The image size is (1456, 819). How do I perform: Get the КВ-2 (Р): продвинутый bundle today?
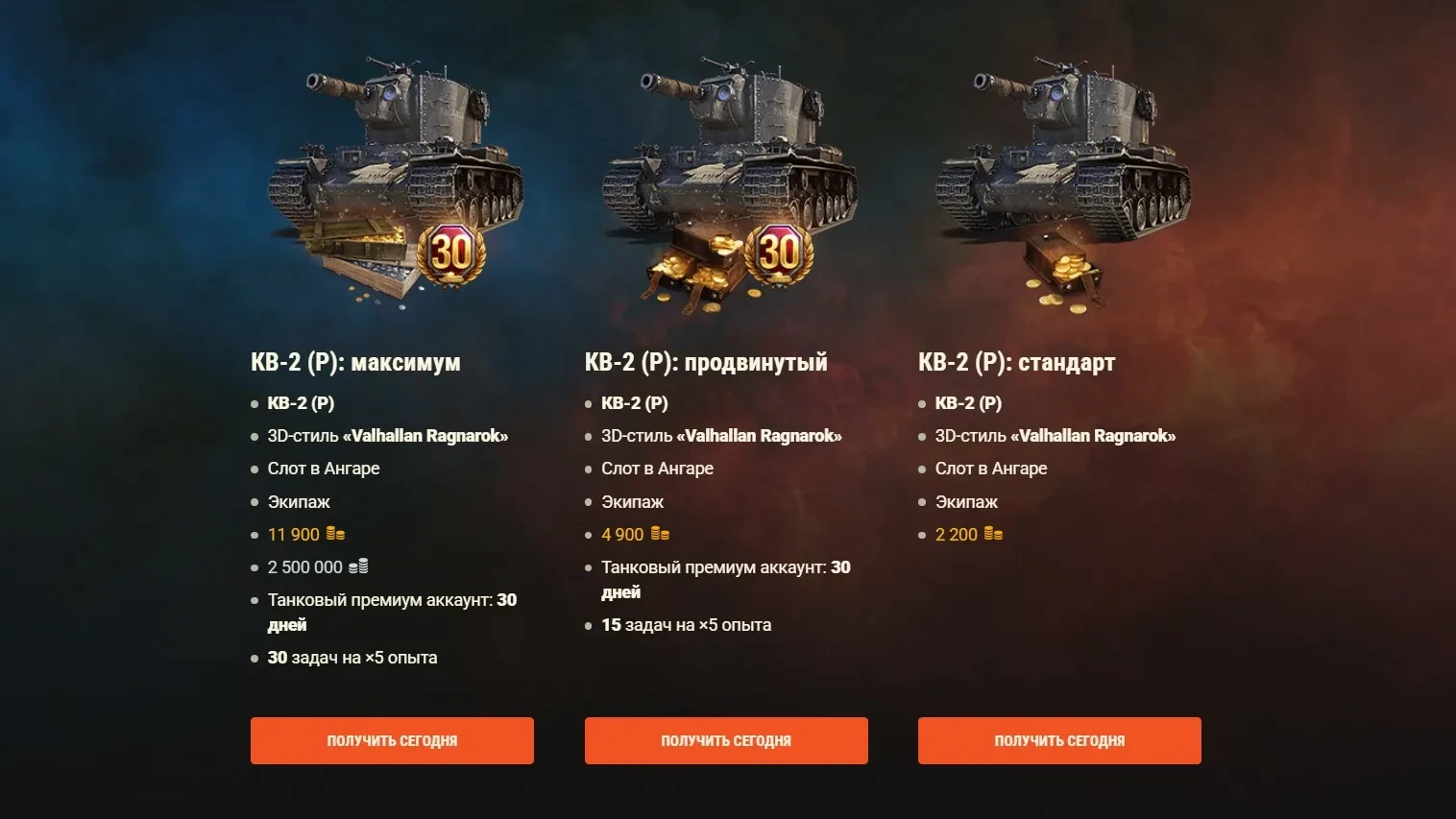tap(726, 740)
